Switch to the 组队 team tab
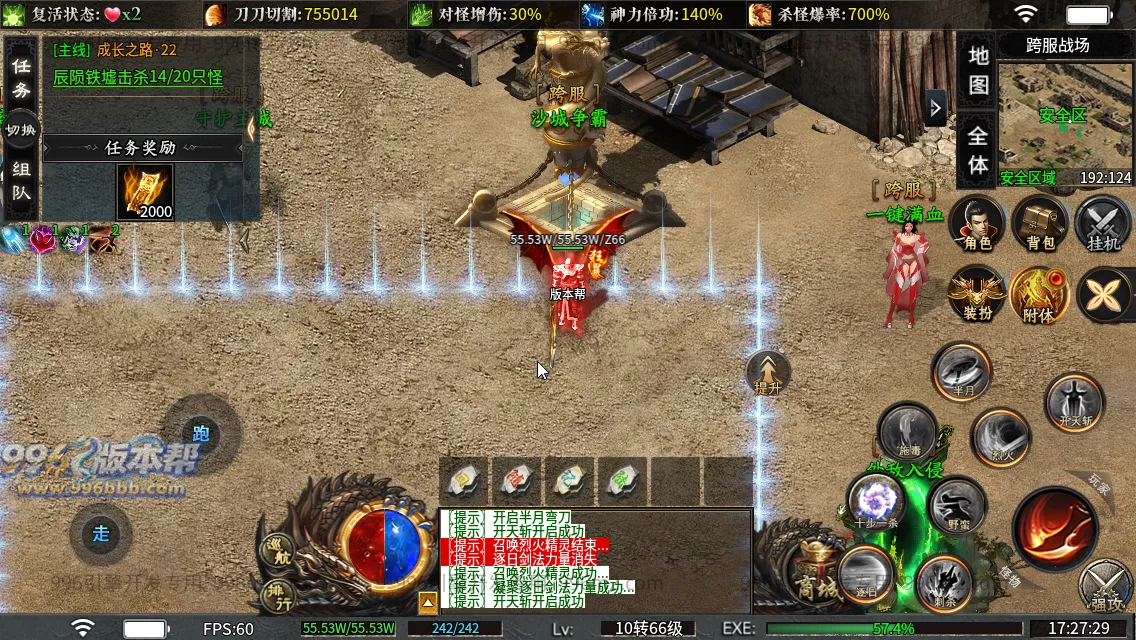 pos(21,181)
